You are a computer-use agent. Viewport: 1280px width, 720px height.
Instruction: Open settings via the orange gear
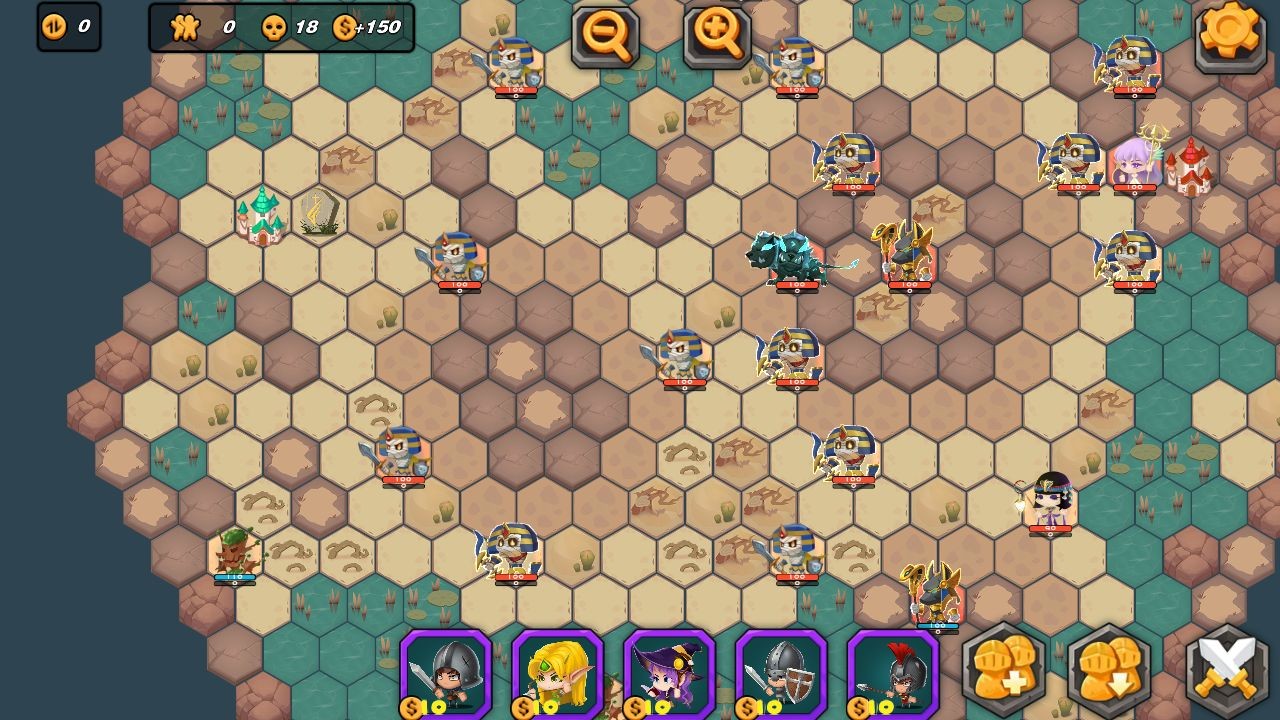point(1230,34)
